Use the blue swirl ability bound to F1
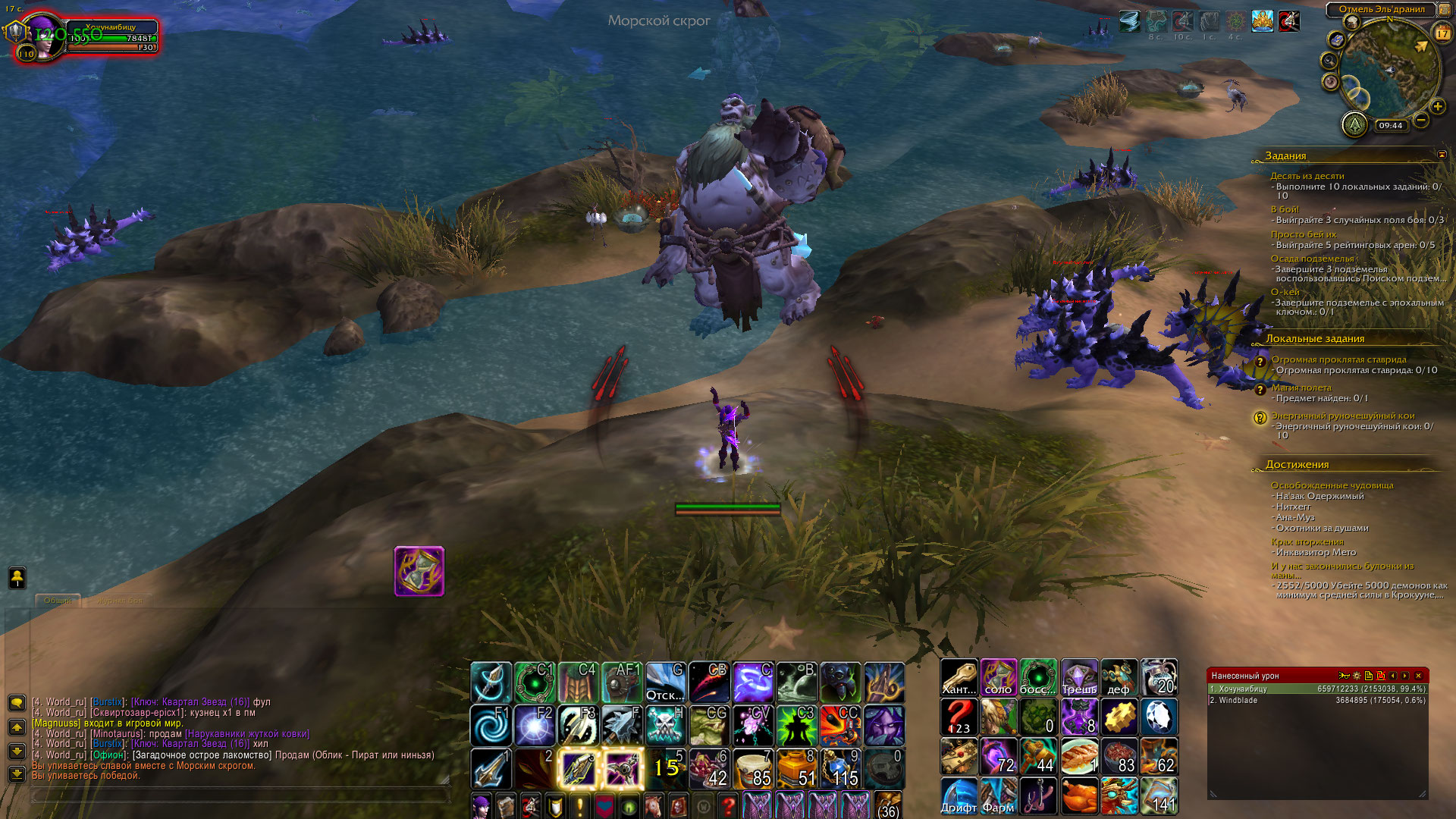 click(x=490, y=726)
